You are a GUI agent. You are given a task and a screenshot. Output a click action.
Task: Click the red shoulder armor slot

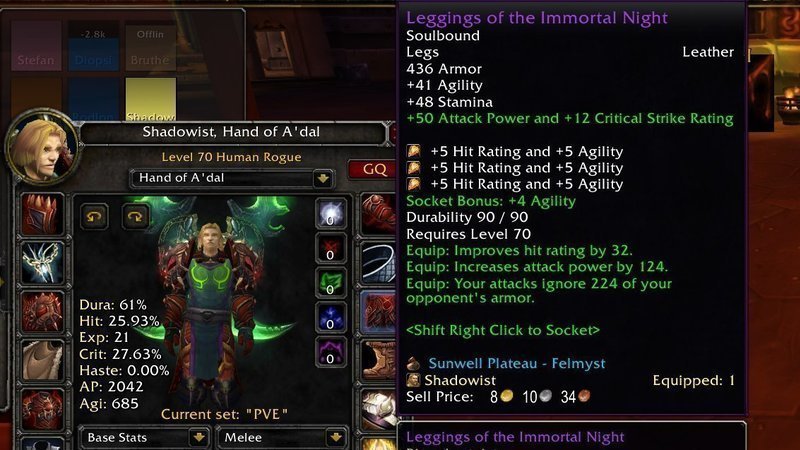[43, 312]
